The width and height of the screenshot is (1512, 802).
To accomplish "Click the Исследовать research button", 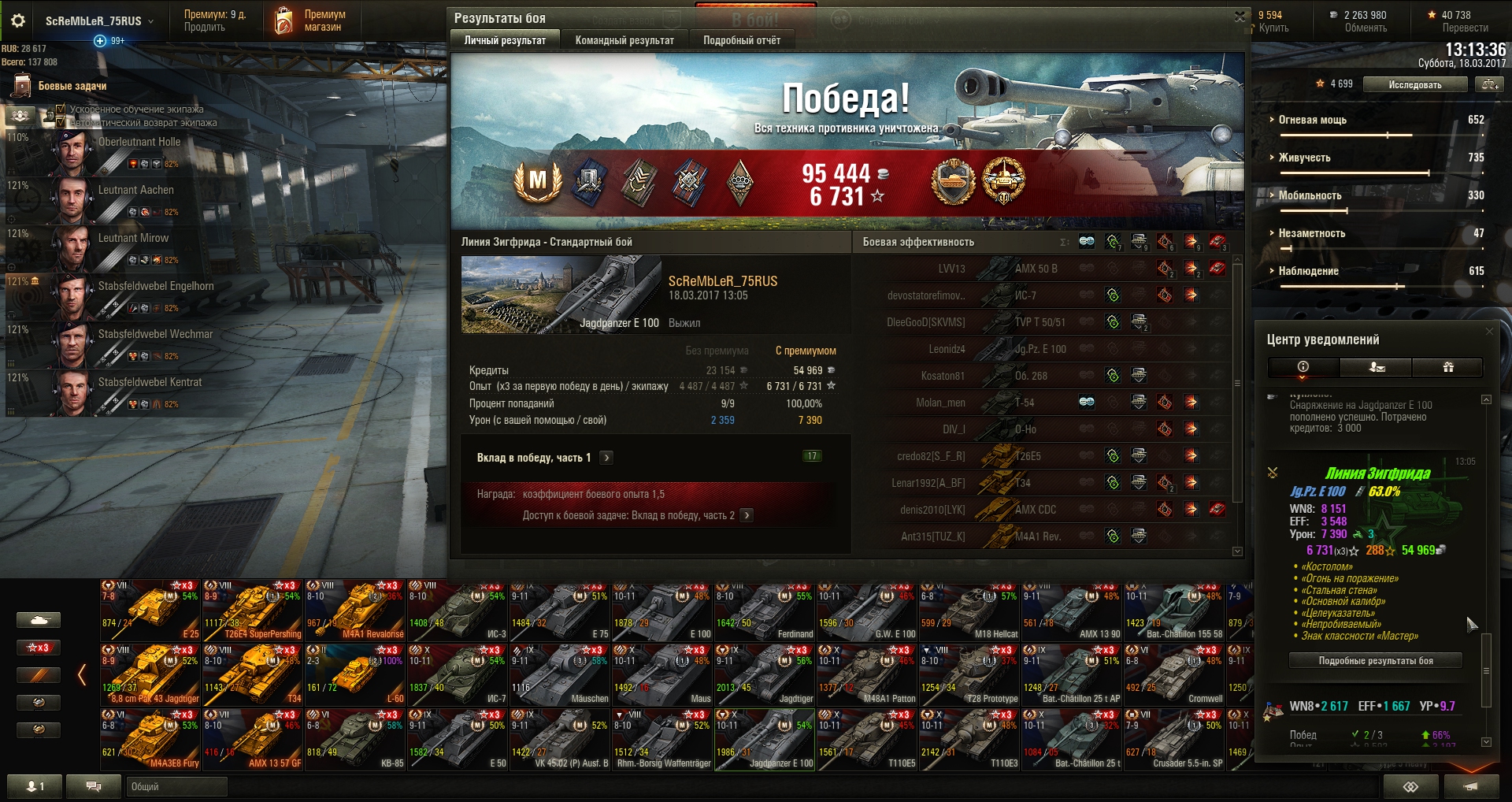I will click(x=1414, y=84).
